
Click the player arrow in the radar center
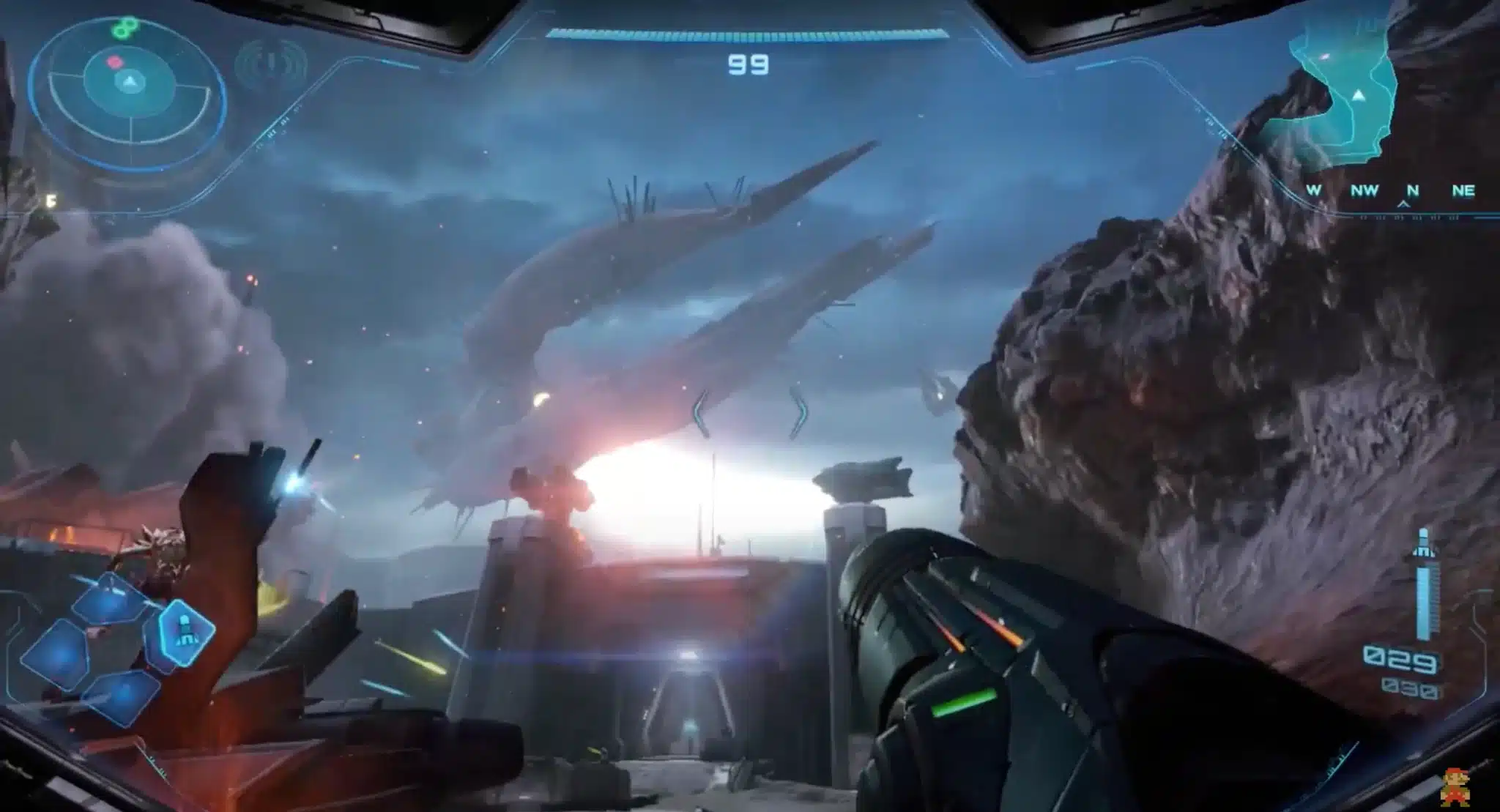(x=130, y=82)
